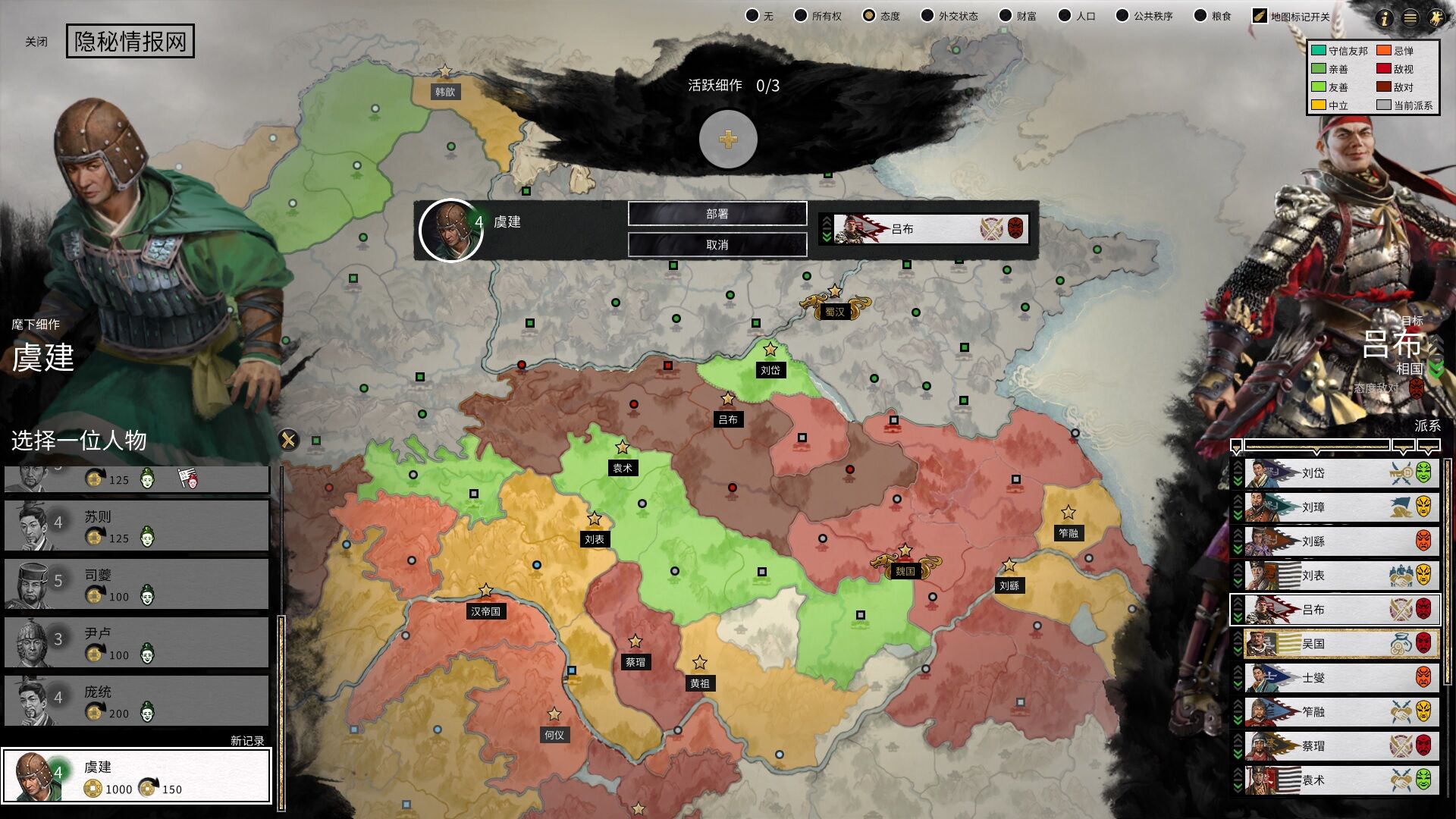Show the 粮食 food map overlay
The width and height of the screenshot is (1456, 819).
pos(1200,16)
